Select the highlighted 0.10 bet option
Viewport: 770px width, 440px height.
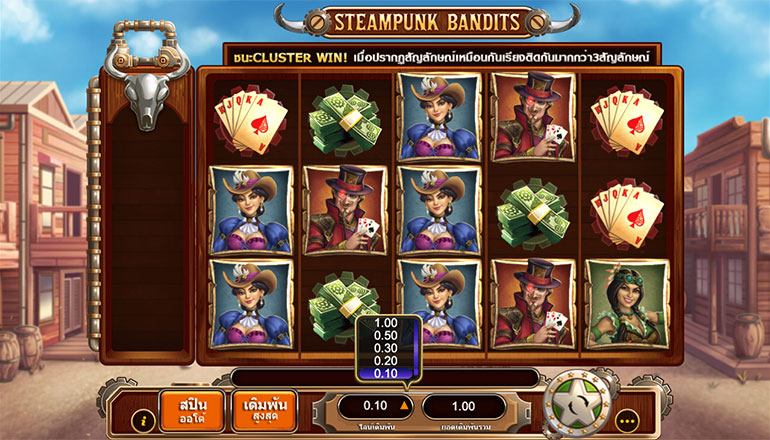point(384,373)
